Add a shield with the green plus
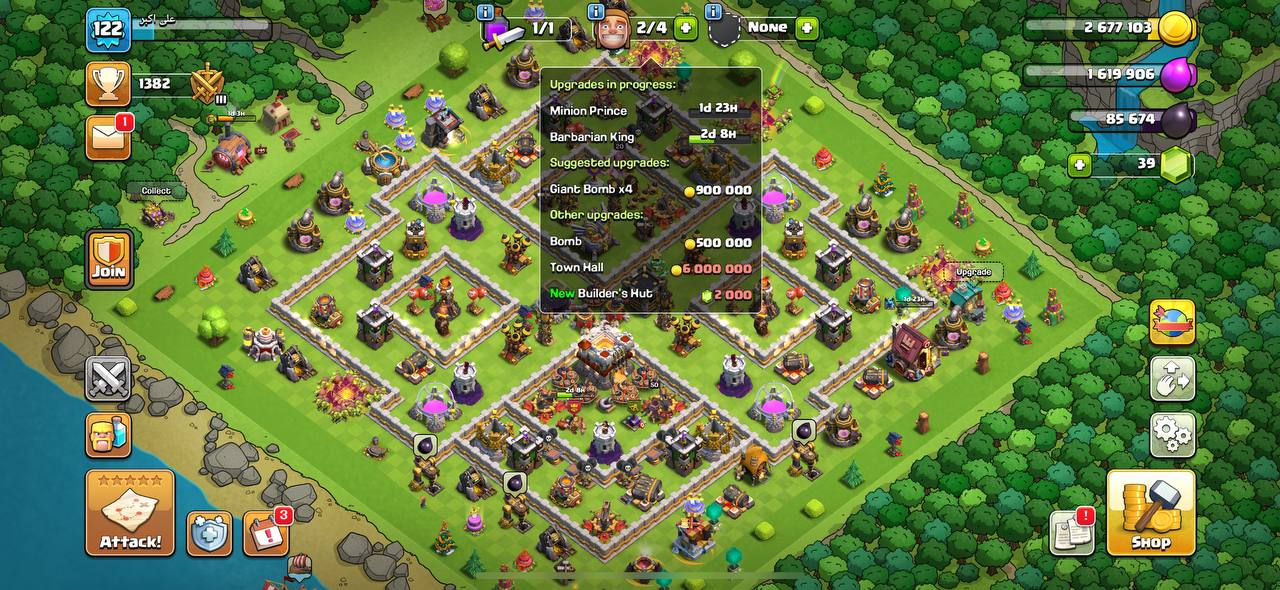Image resolution: width=1280 pixels, height=590 pixels. point(807,28)
